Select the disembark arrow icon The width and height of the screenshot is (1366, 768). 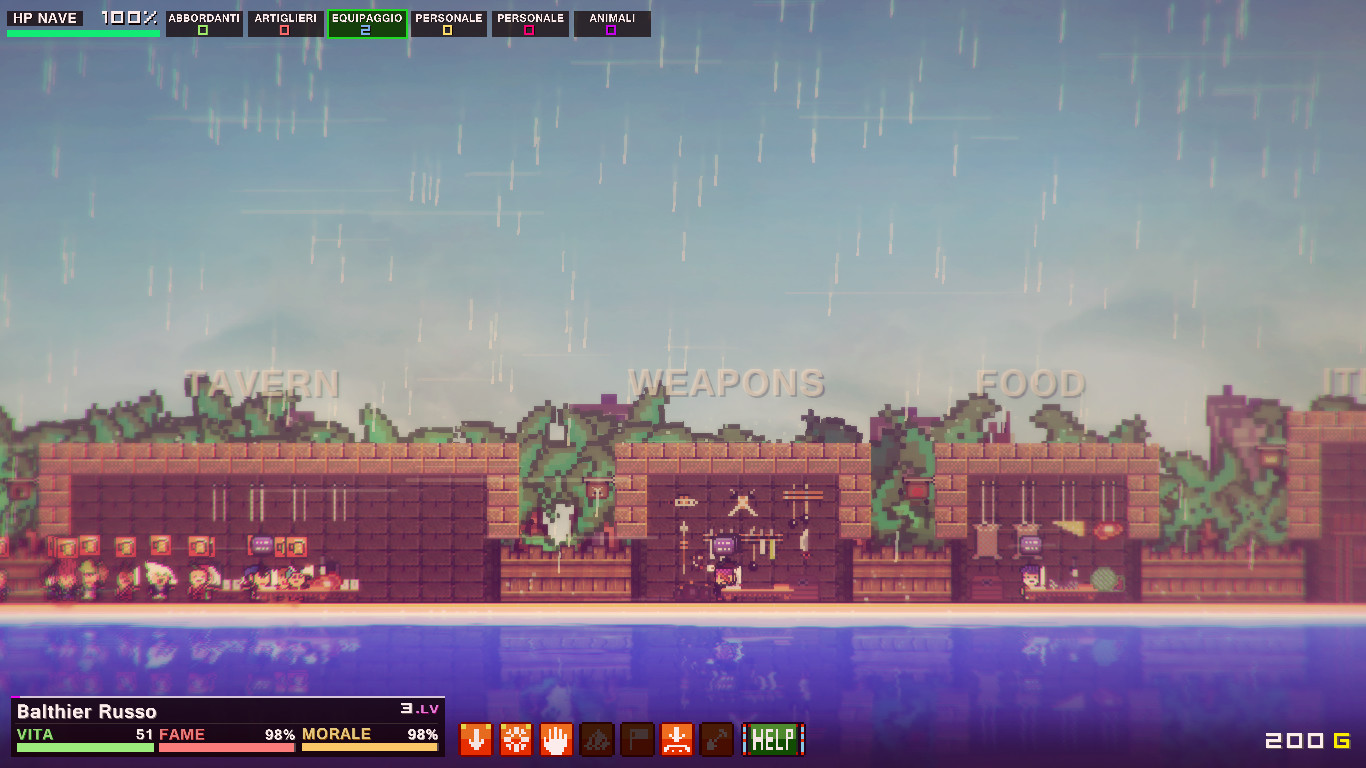click(676, 740)
